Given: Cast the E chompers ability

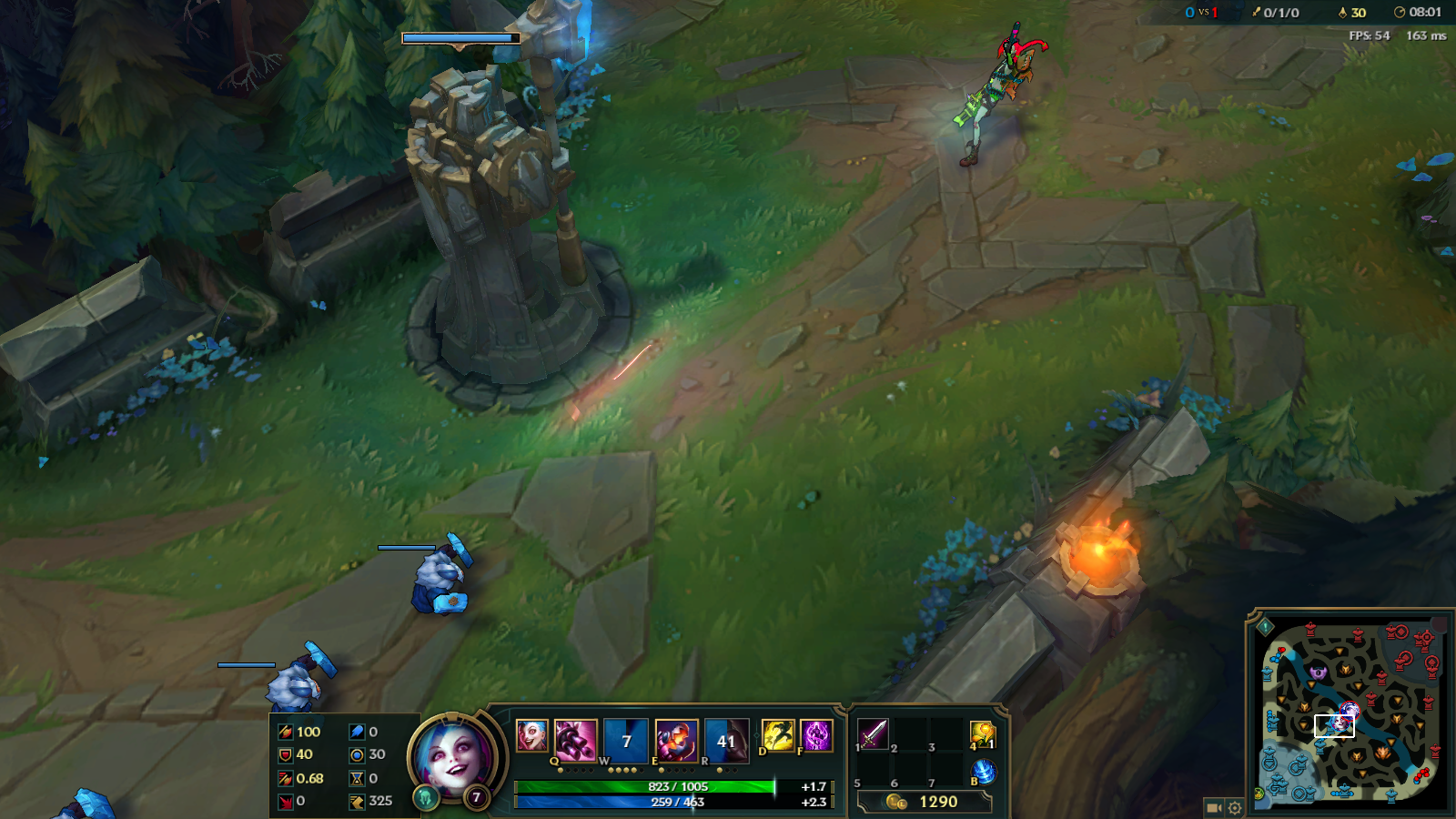Looking at the screenshot, I should tap(676, 739).
